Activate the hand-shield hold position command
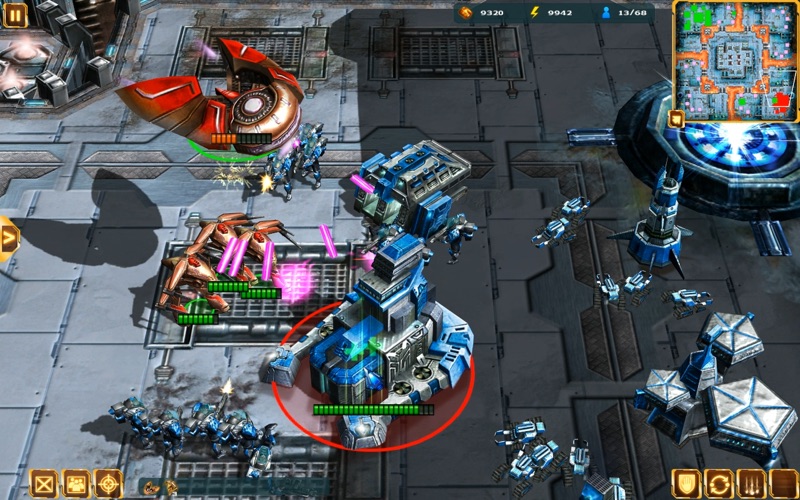The height and width of the screenshot is (500, 800). click(x=686, y=483)
